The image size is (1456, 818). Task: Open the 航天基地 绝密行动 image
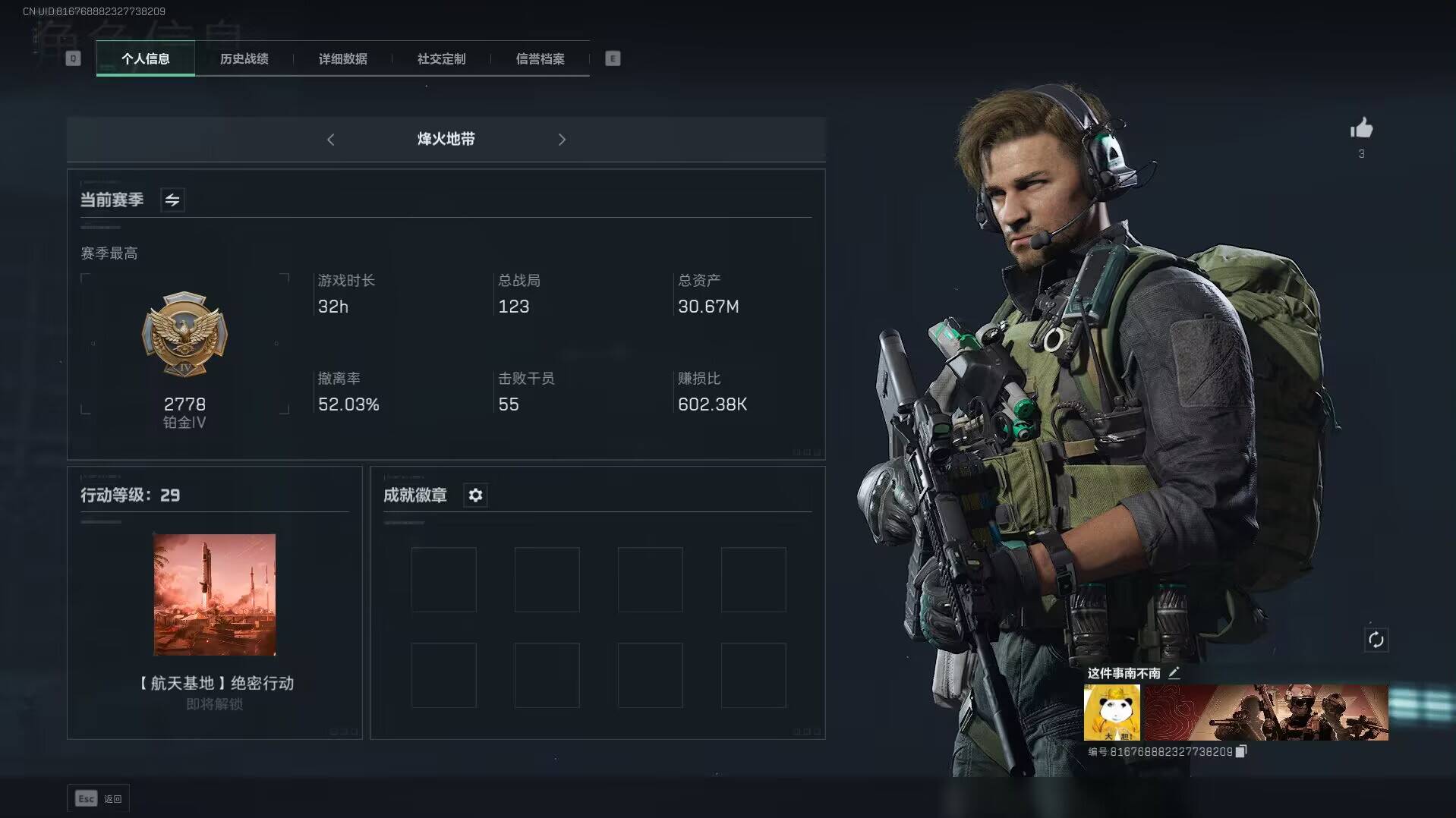(215, 594)
